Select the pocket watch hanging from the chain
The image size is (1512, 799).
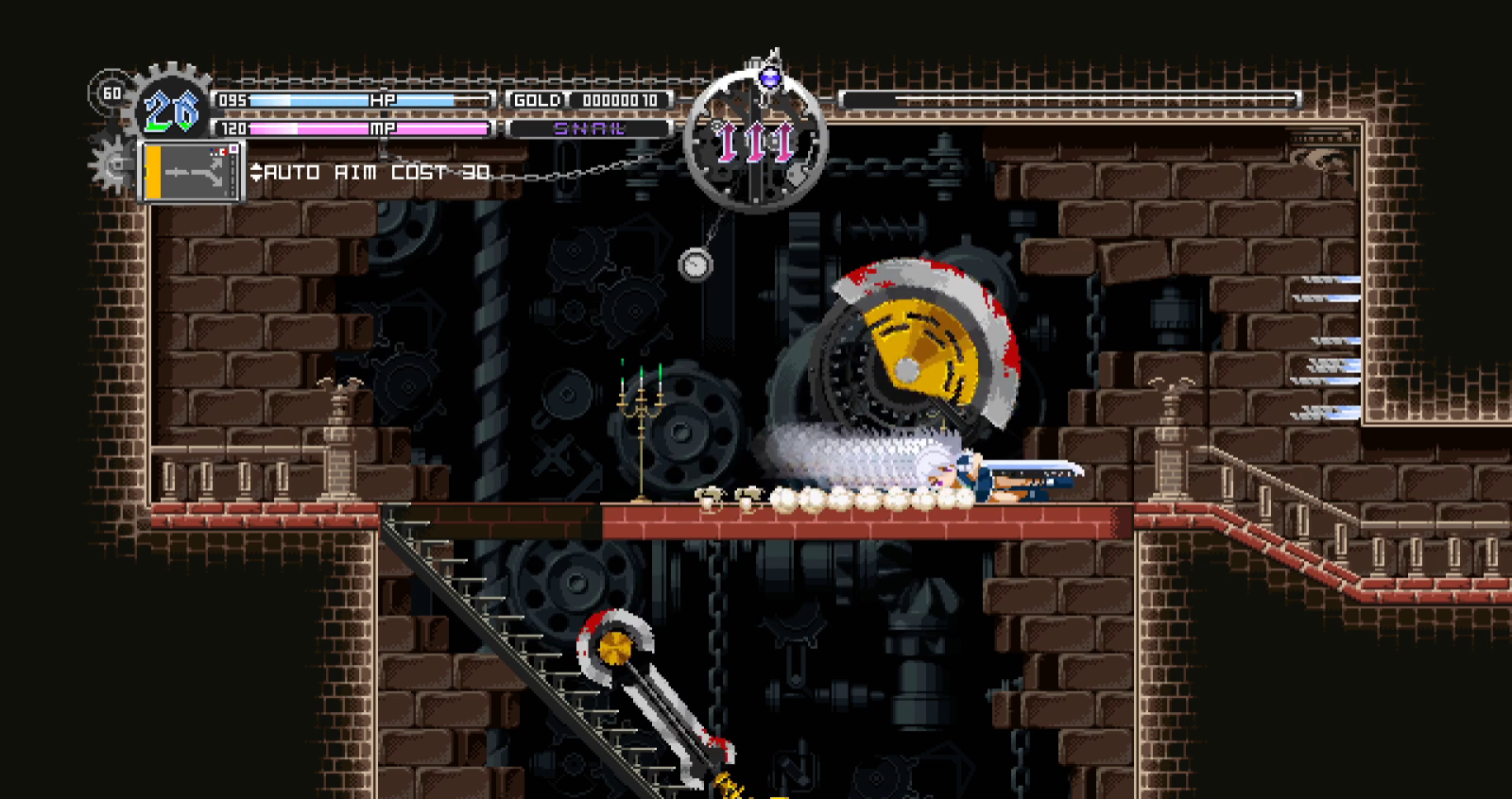click(x=696, y=265)
